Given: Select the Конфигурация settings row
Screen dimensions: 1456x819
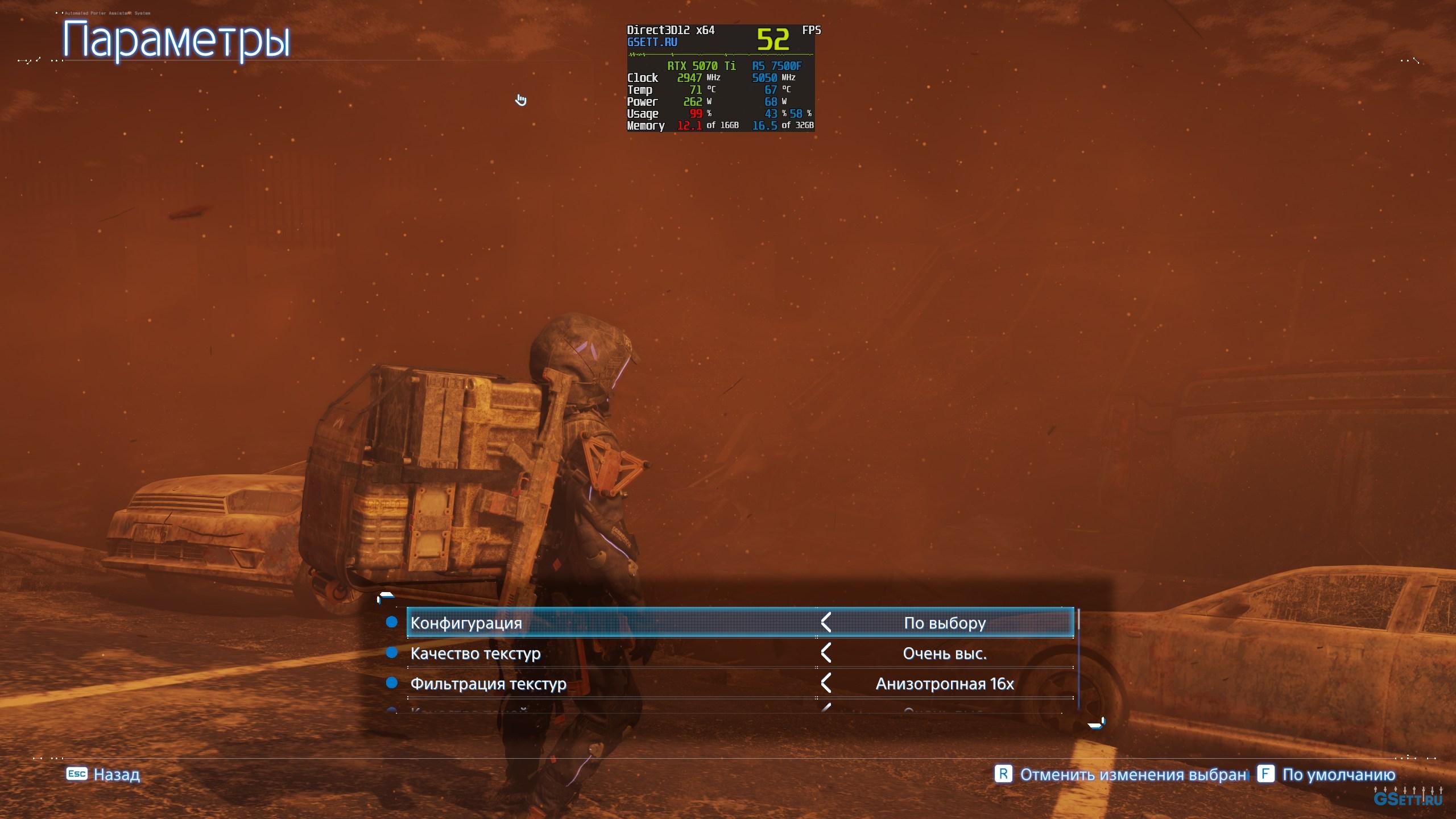Looking at the screenshot, I should point(569,623).
